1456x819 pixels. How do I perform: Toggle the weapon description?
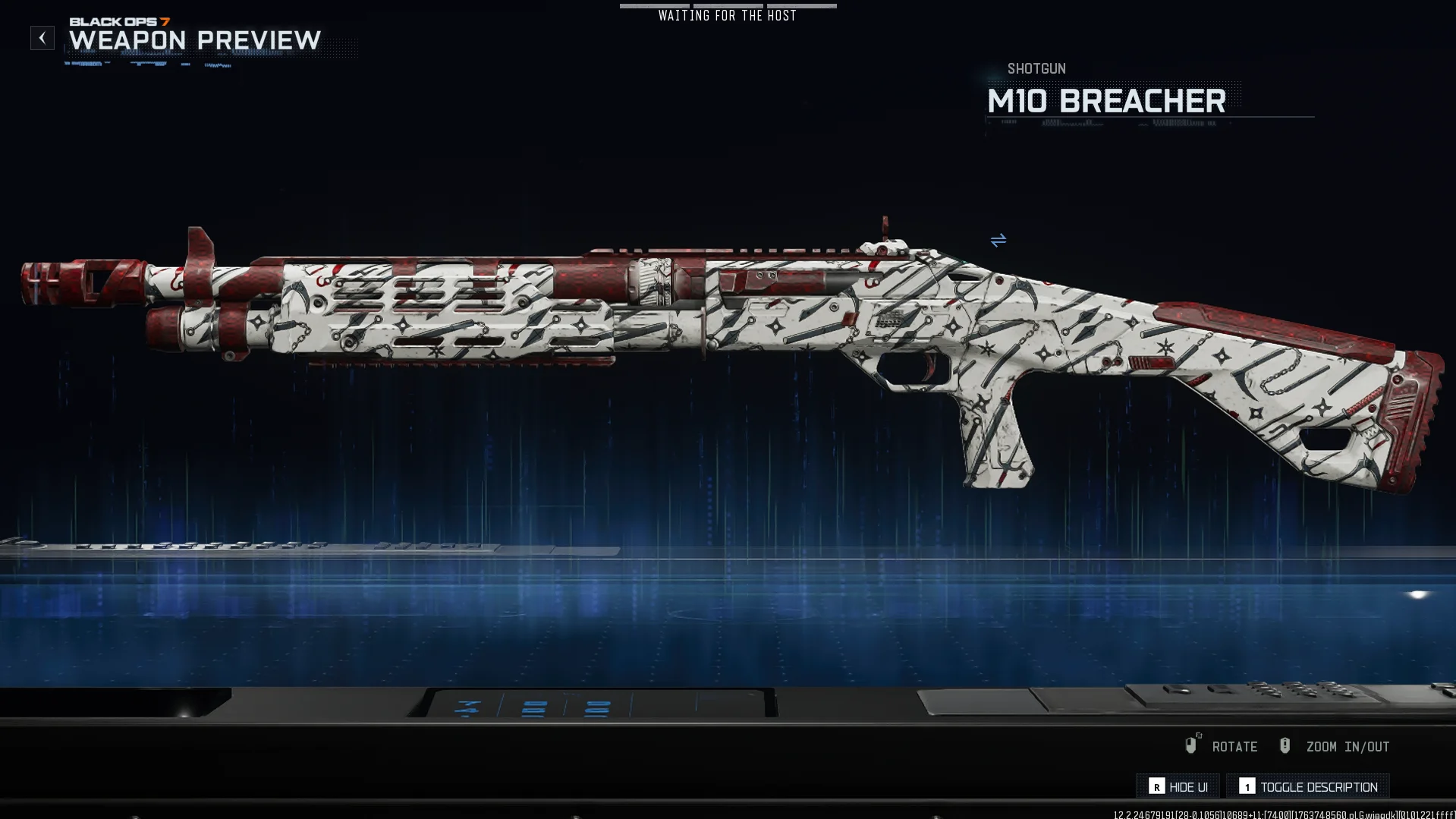pos(1308,786)
